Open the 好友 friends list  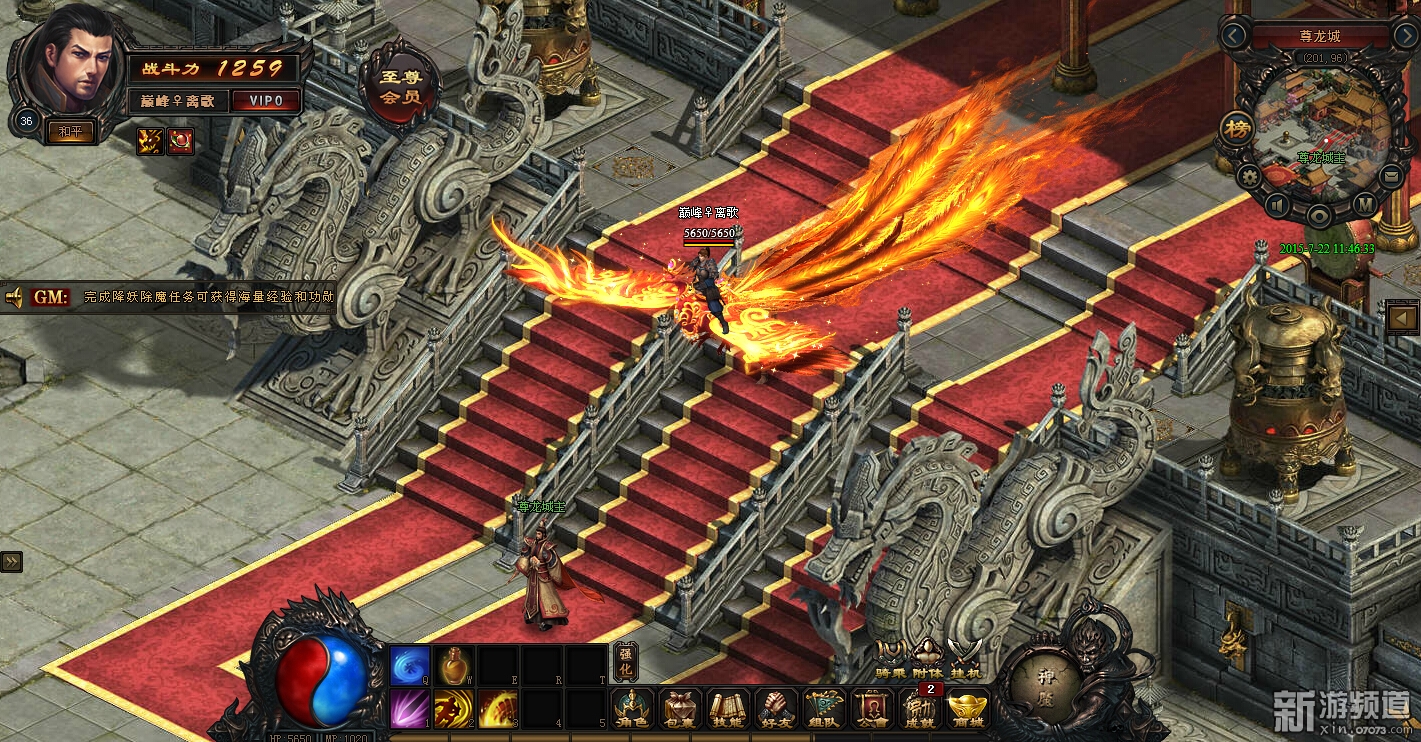pyautogui.click(x=776, y=709)
